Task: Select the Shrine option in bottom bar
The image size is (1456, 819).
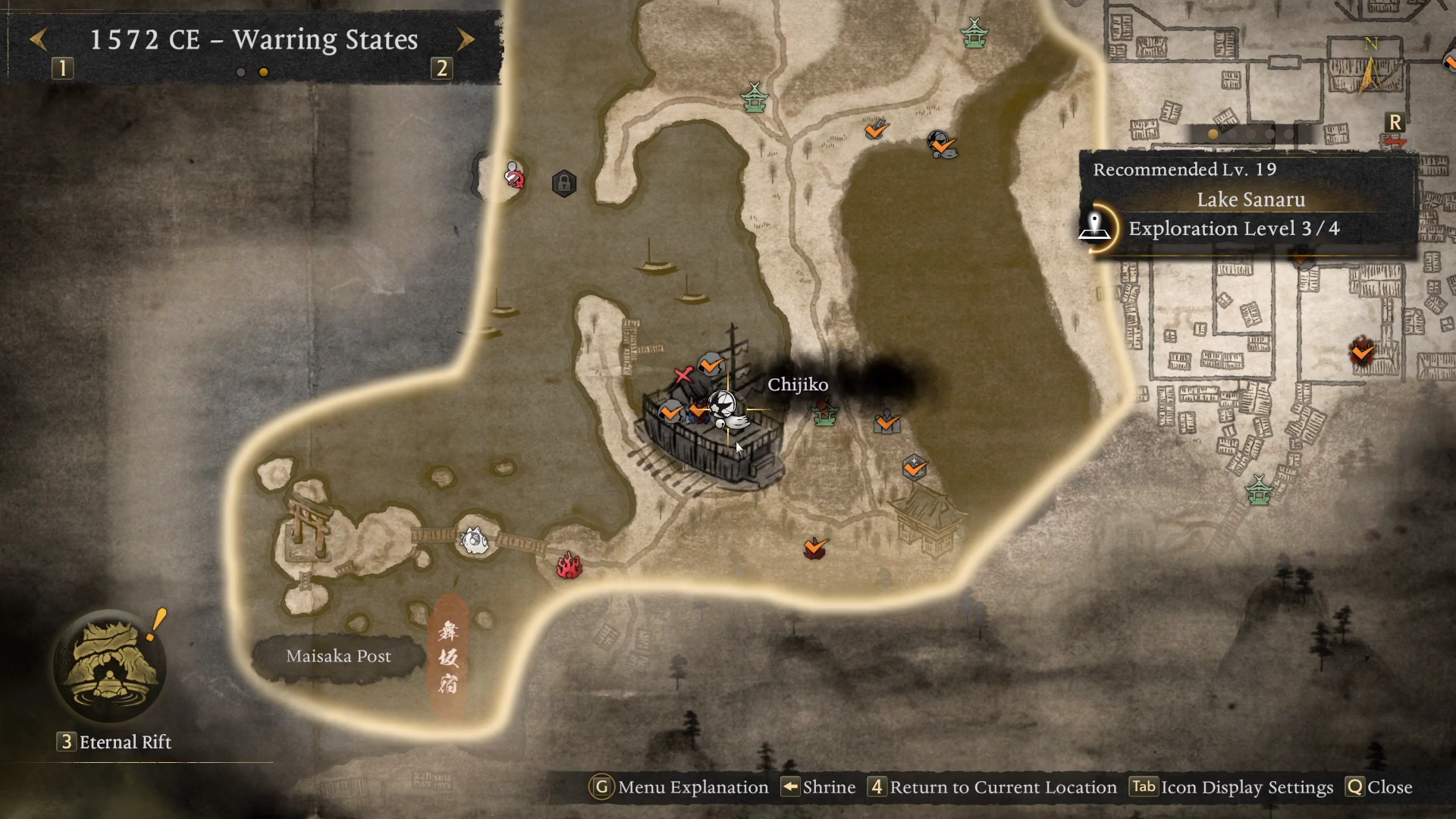Action: (819, 787)
